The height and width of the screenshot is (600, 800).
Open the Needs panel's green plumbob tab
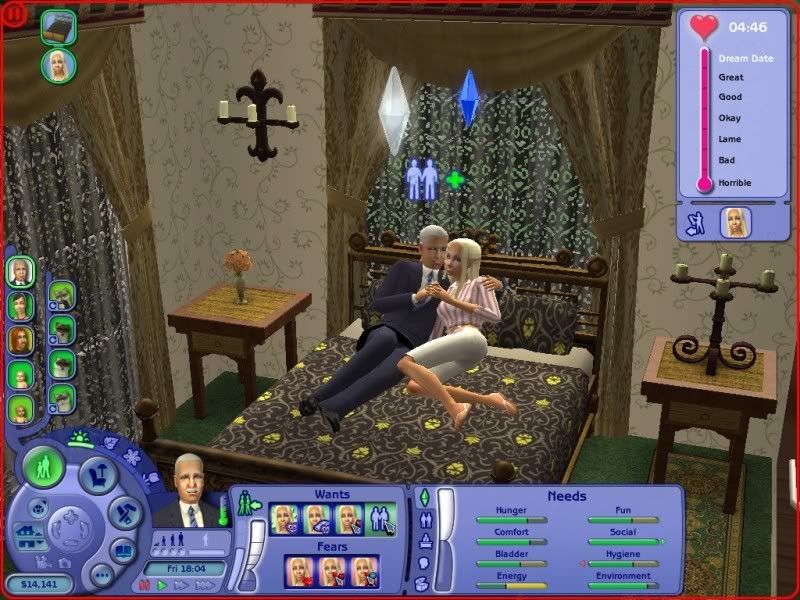tap(423, 498)
